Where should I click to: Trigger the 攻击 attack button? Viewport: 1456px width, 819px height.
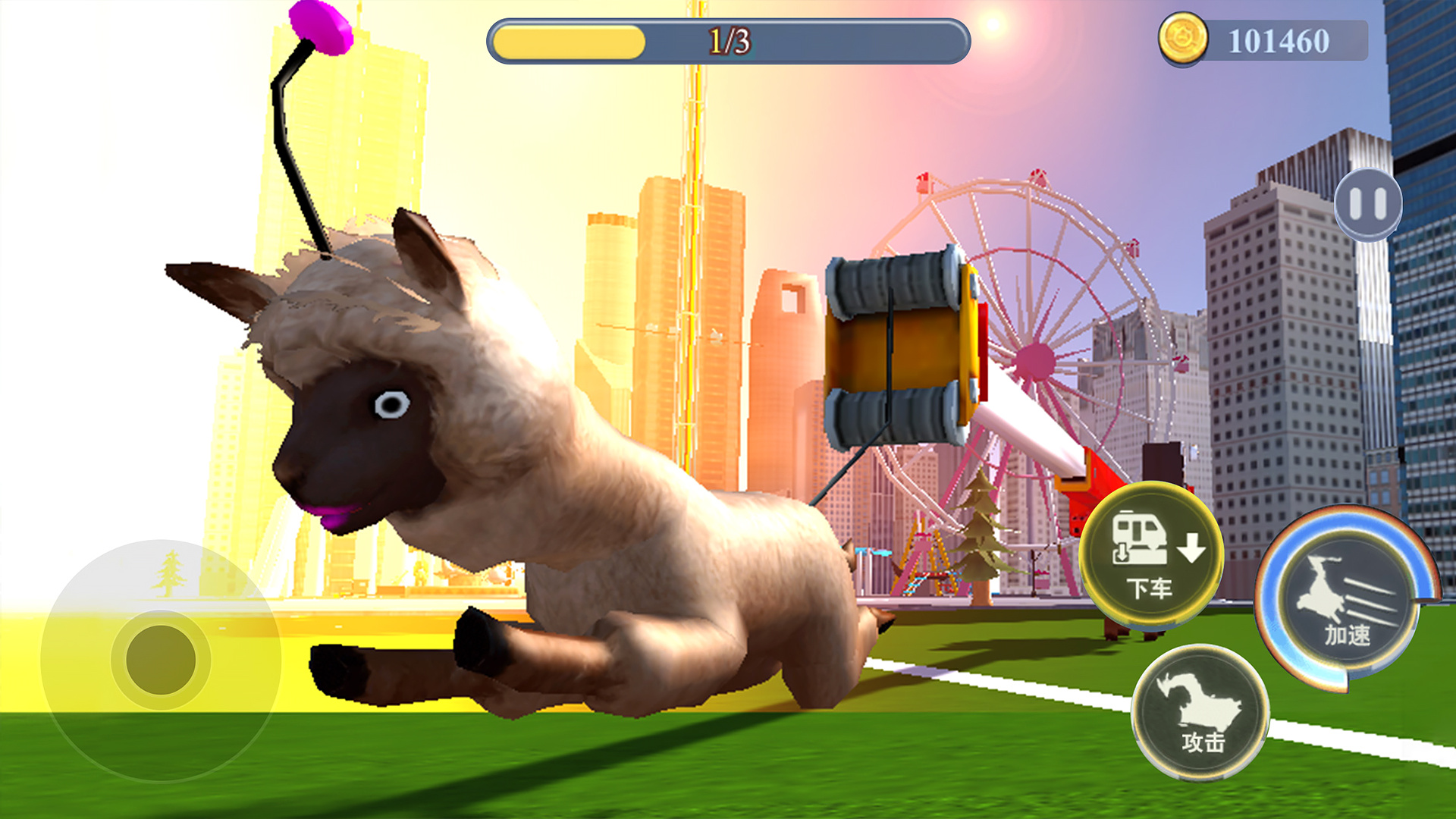point(1200,712)
